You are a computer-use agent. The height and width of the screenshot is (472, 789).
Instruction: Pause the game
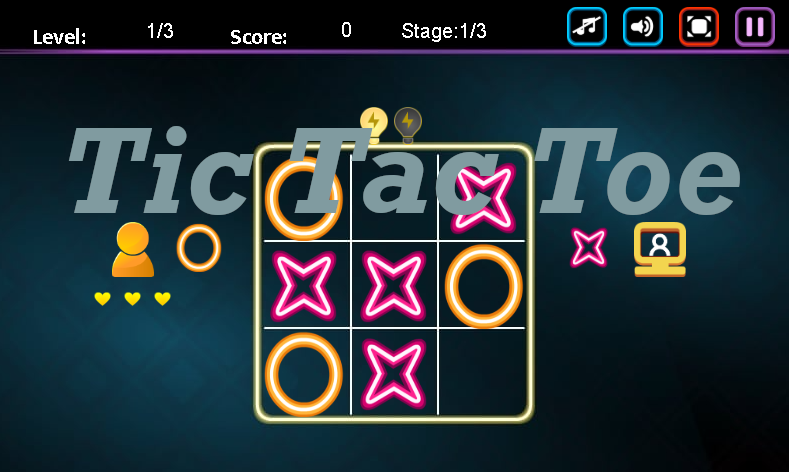tap(755, 27)
